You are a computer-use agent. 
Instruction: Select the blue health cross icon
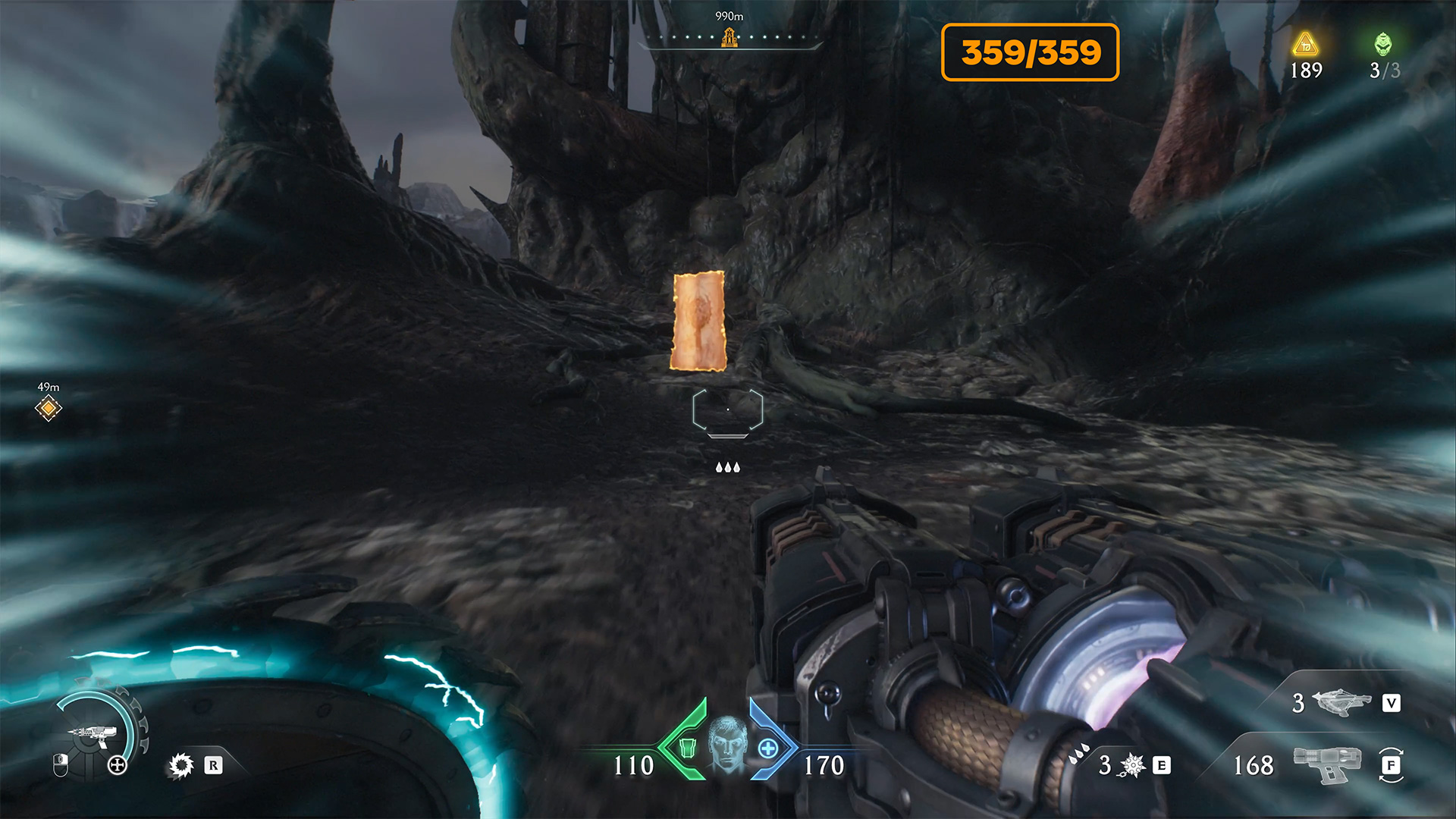(767, 749)
